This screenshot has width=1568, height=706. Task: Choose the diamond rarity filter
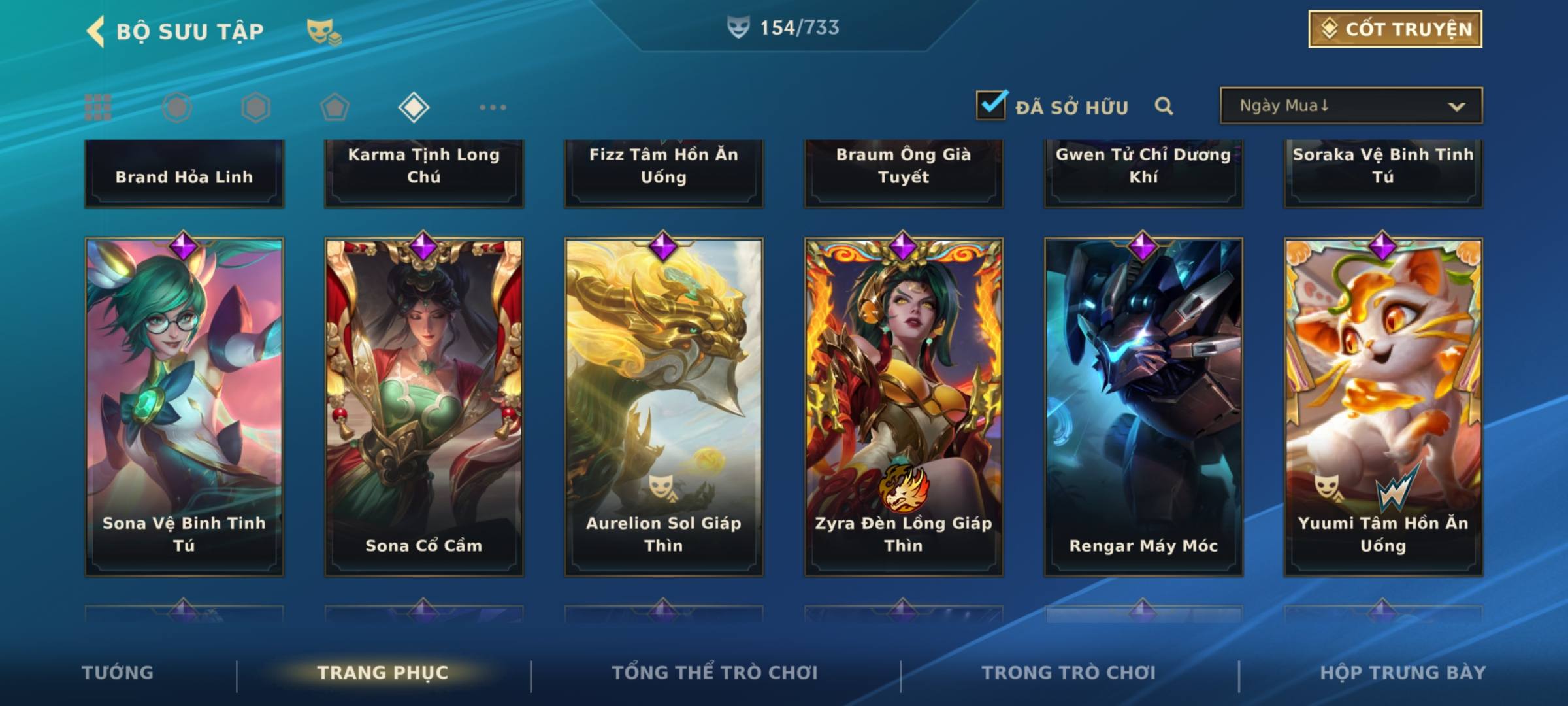[414, 107]
